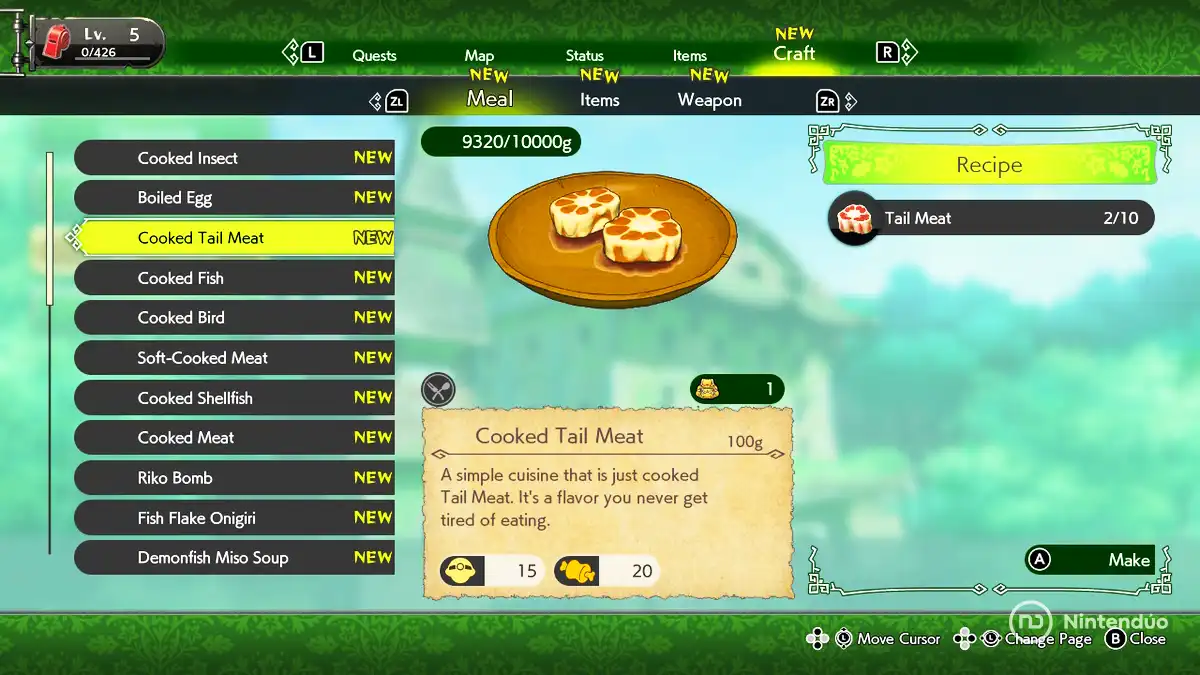Select Cooked Bird in the meal list
This screenshot has height=675, width=1200.
click(x=234, y=318)
